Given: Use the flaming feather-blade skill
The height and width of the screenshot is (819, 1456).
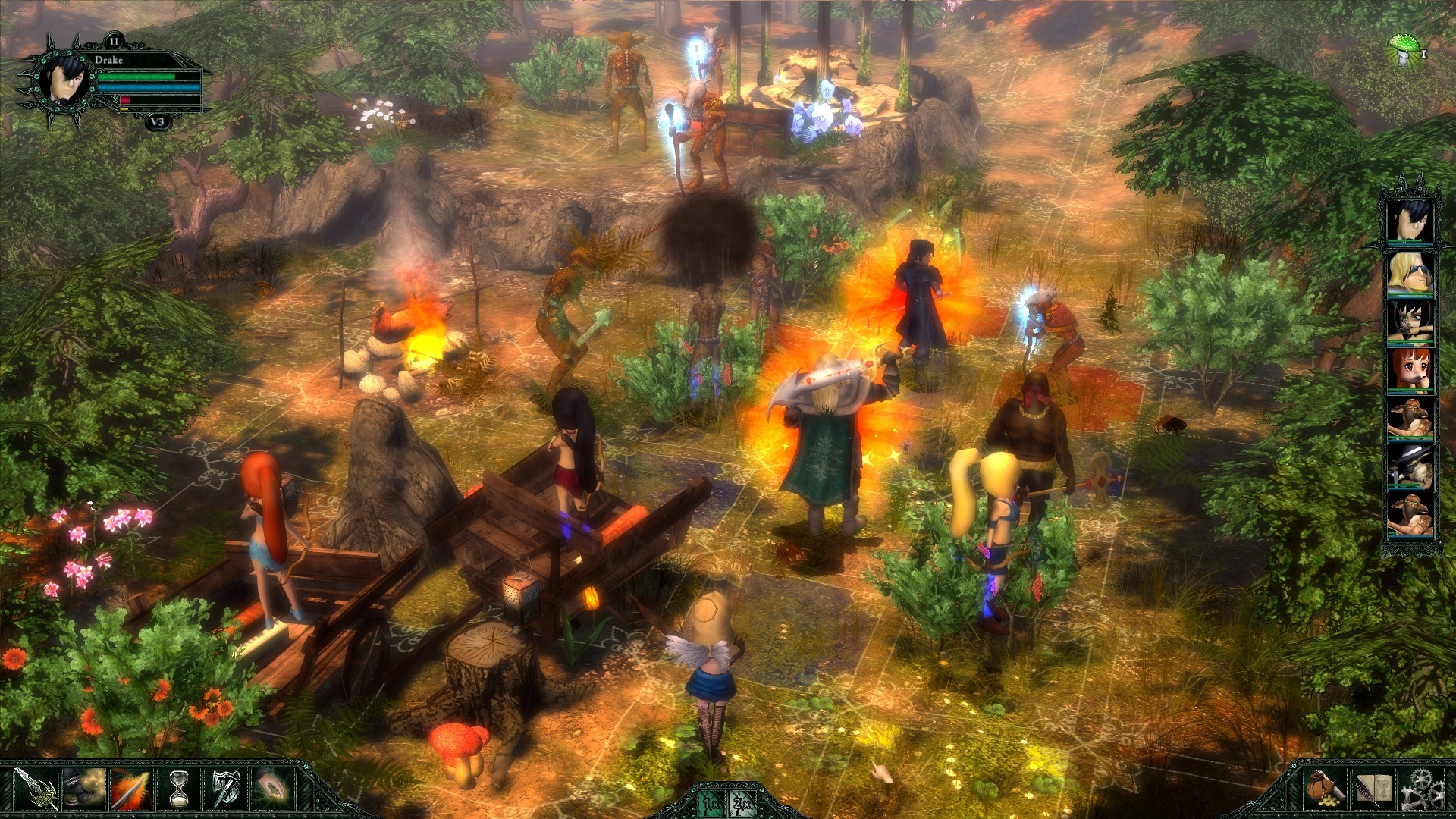Looking at the screenshot, I should click(131, 790).
